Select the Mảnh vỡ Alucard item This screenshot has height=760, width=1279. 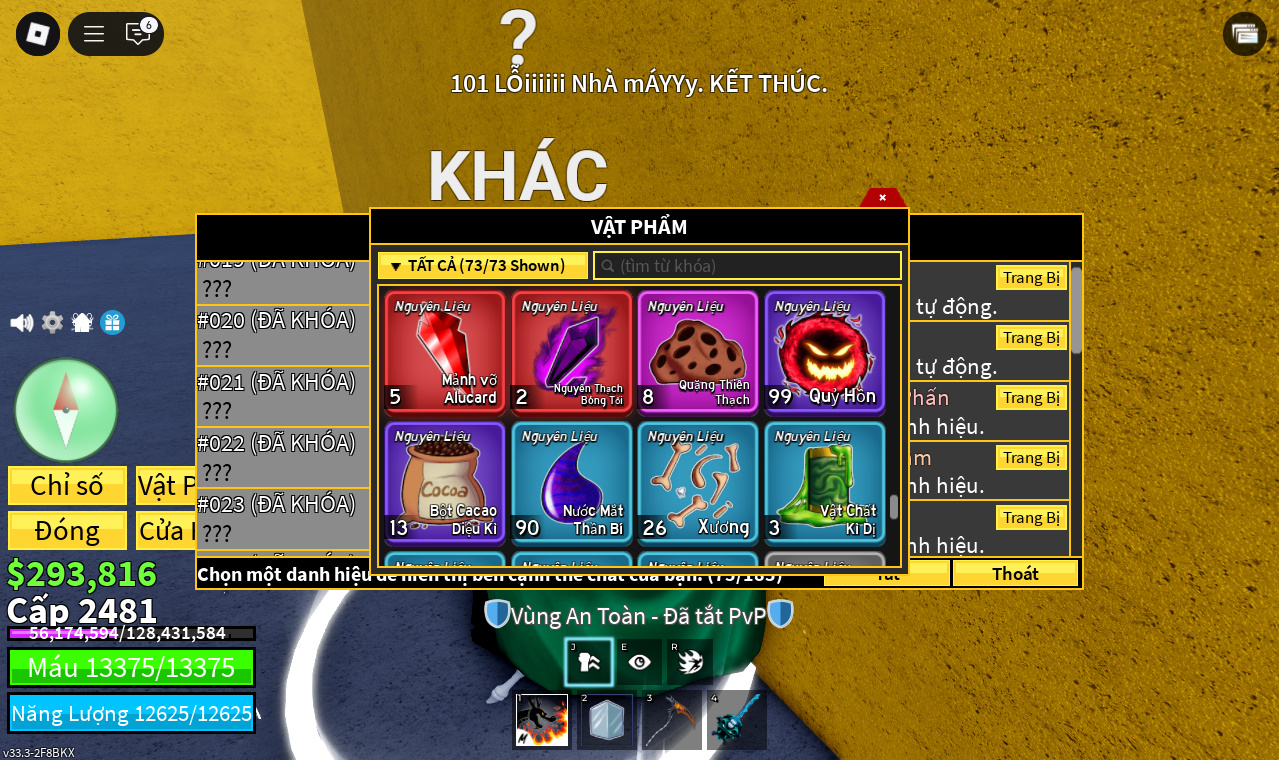coord(445,351)
